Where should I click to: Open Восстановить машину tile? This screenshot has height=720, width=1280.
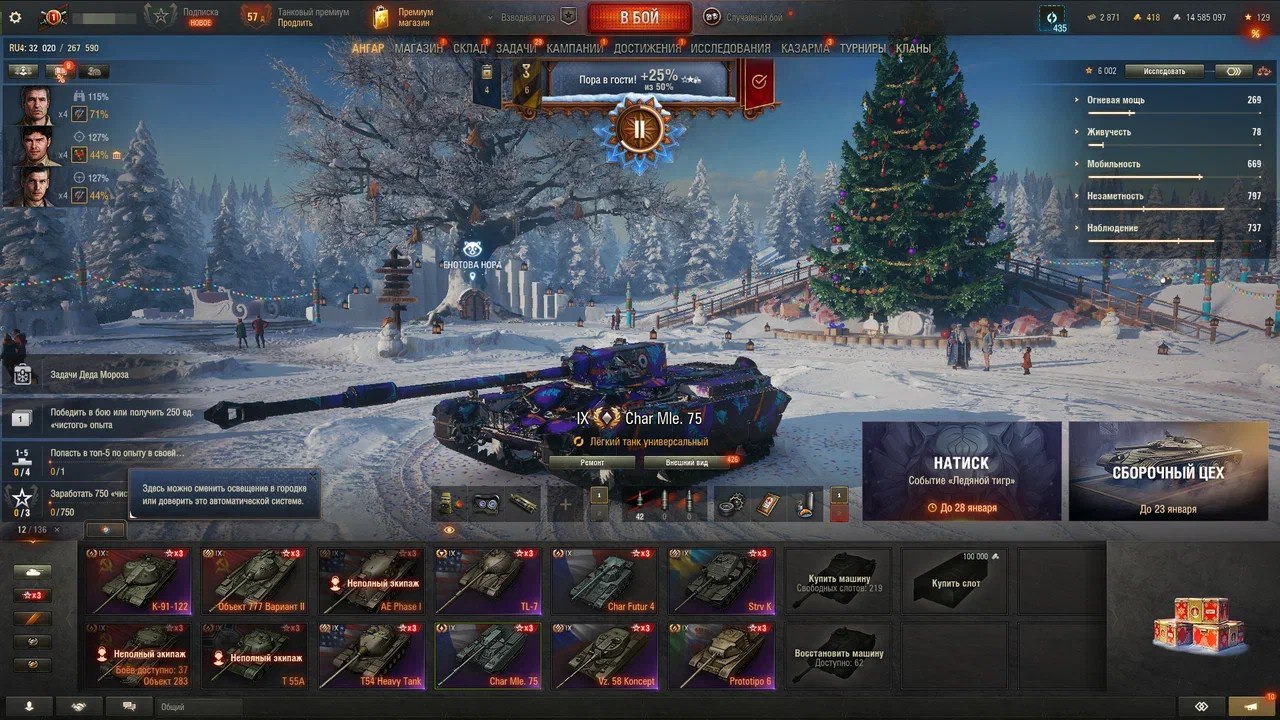(x=838, y=656)
